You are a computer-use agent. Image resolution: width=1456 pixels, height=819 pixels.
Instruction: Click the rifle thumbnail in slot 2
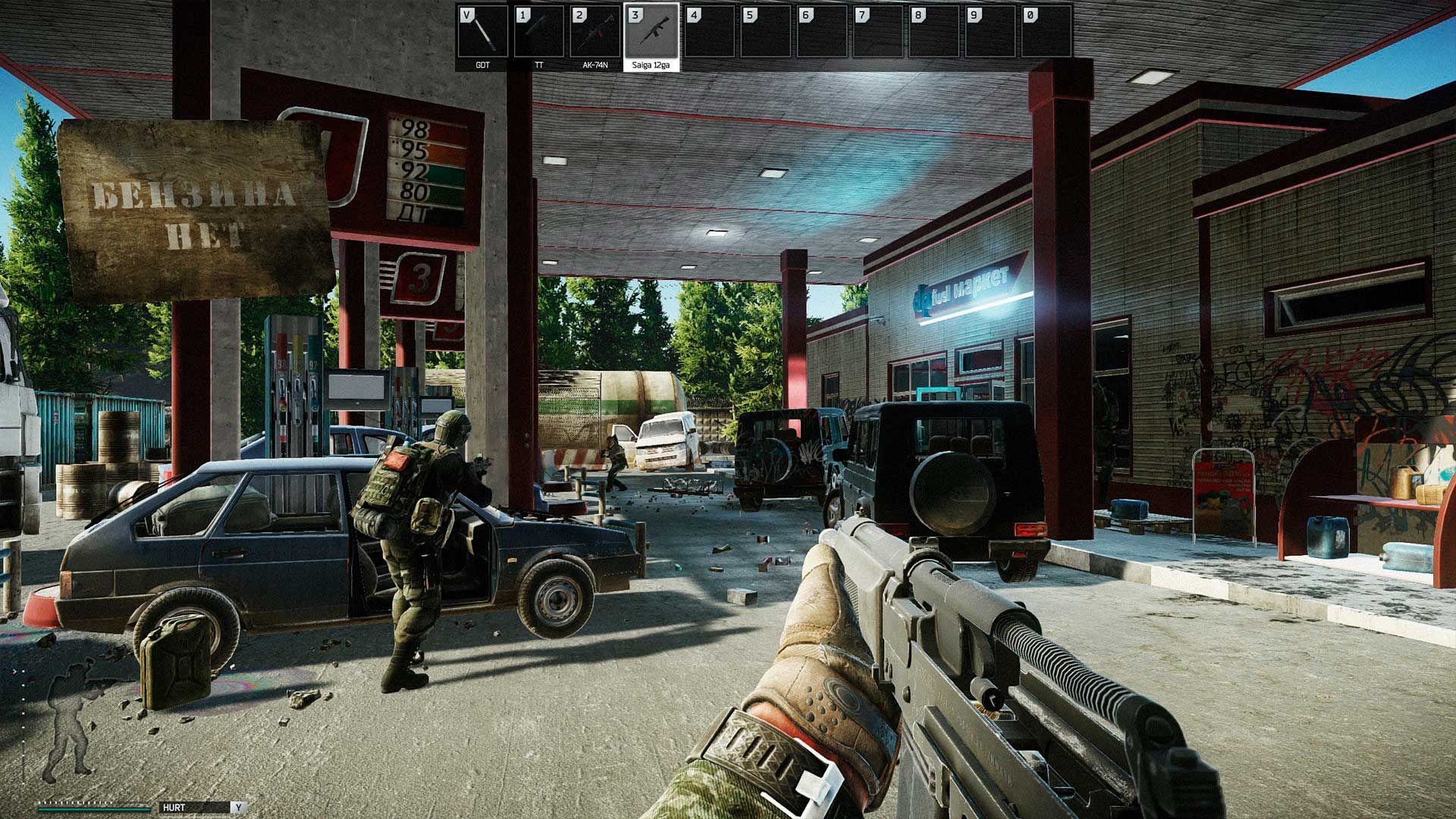point(595,33)
